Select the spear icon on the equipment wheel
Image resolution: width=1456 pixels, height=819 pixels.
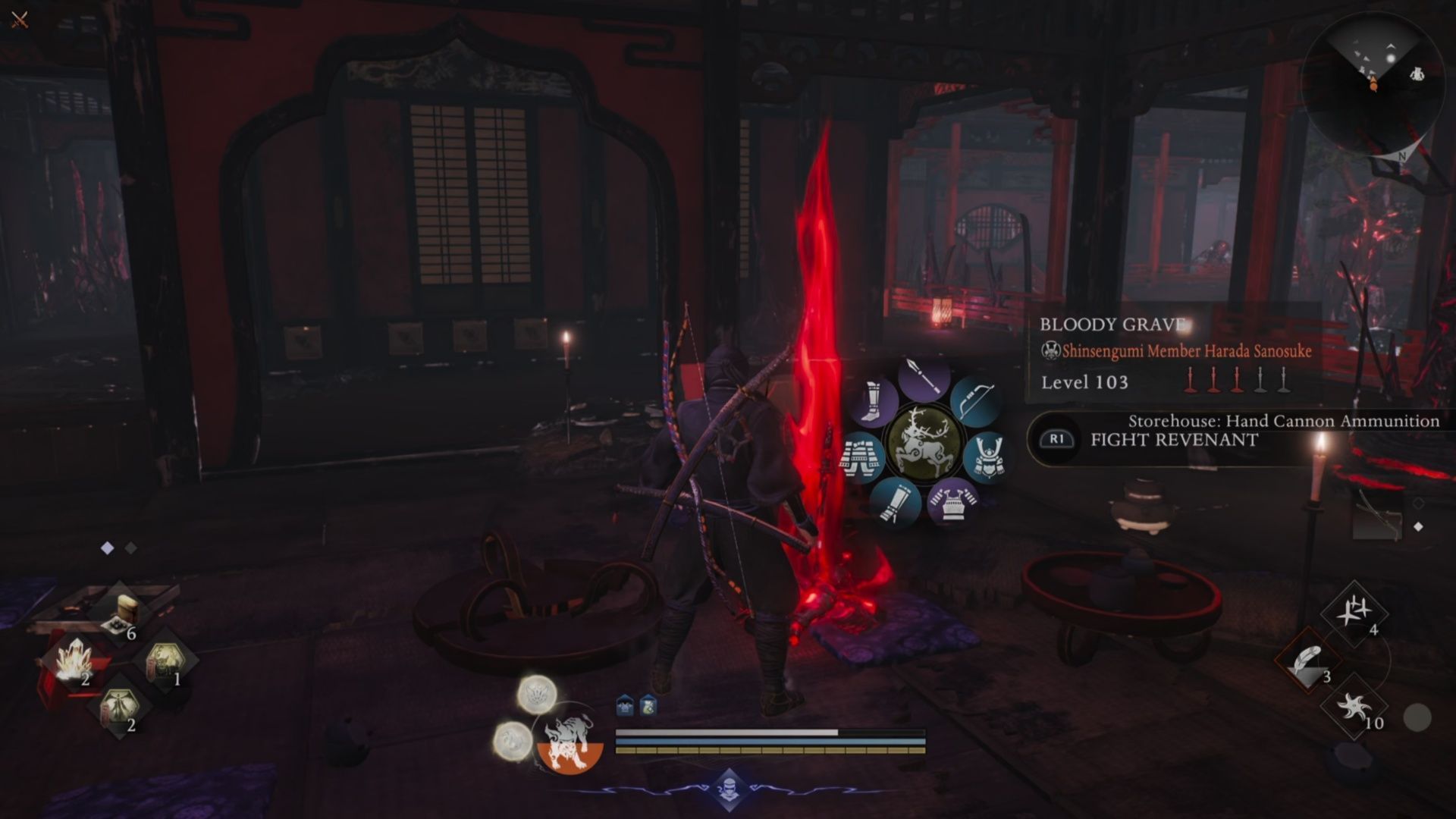coord(923,377)
